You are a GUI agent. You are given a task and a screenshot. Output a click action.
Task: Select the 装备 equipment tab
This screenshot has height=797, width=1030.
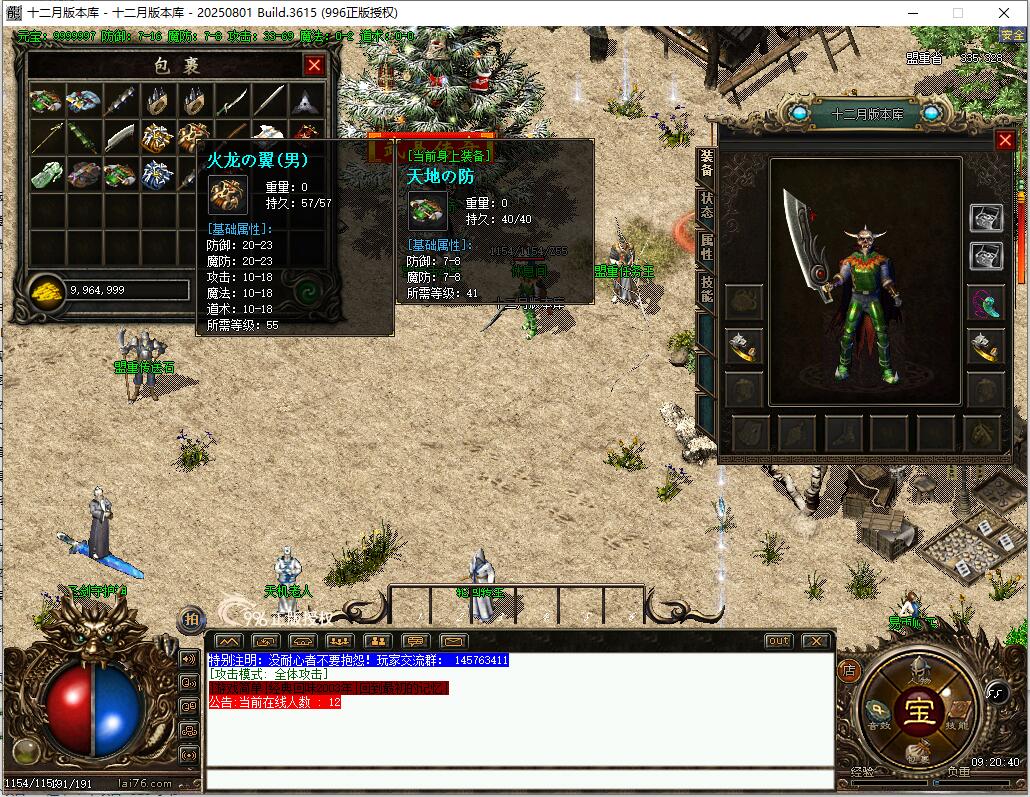point(706,164)
